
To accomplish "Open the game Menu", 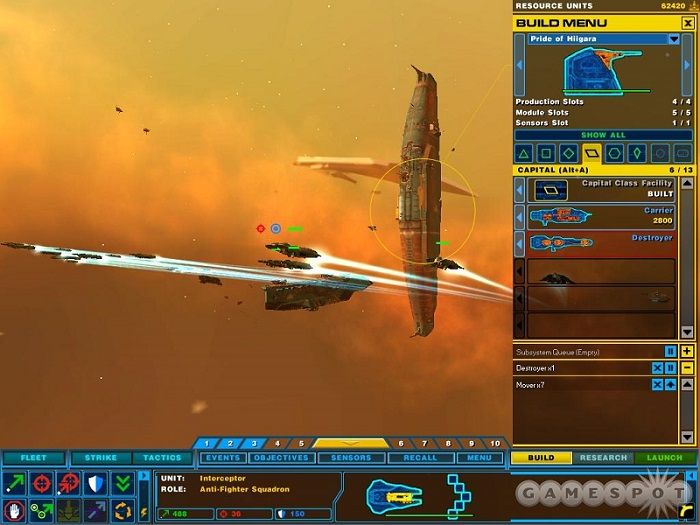I will [x=480, y=458].
